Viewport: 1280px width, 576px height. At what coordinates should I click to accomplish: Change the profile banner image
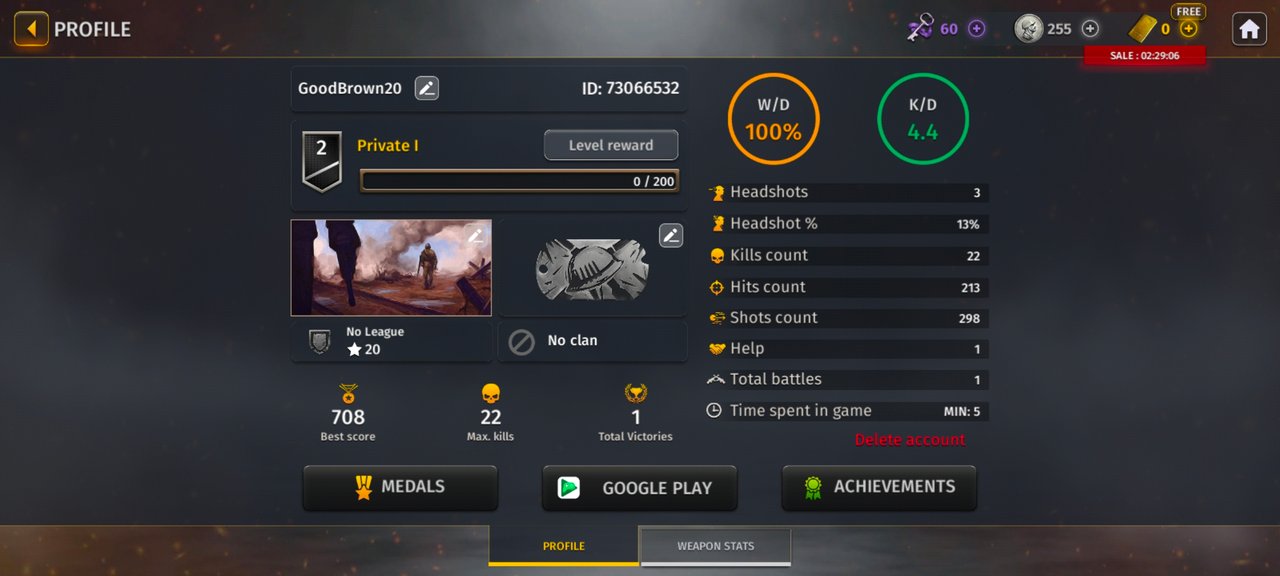pos(476,236)
